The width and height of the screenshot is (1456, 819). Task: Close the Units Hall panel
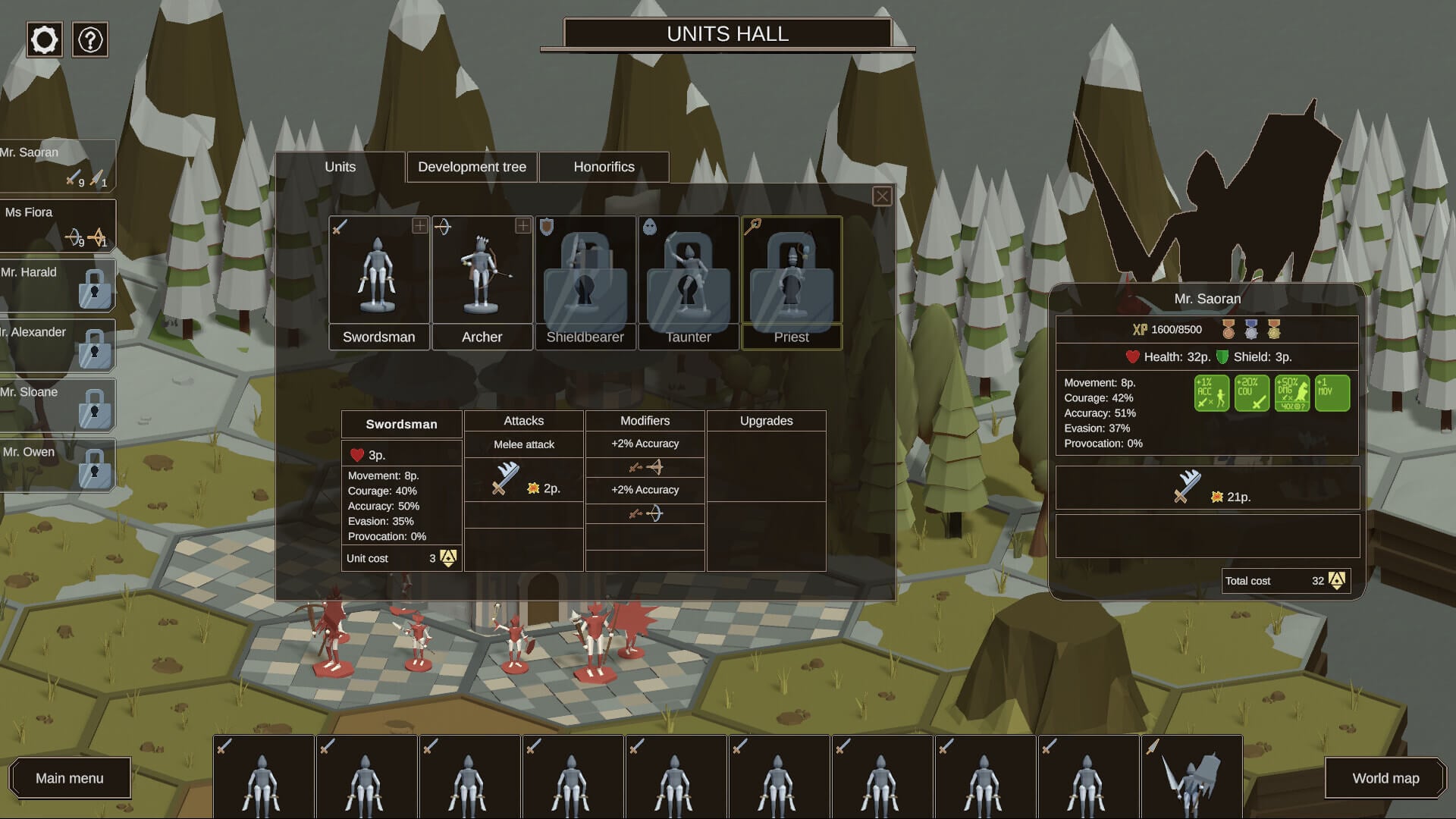[x=881, y=196]
